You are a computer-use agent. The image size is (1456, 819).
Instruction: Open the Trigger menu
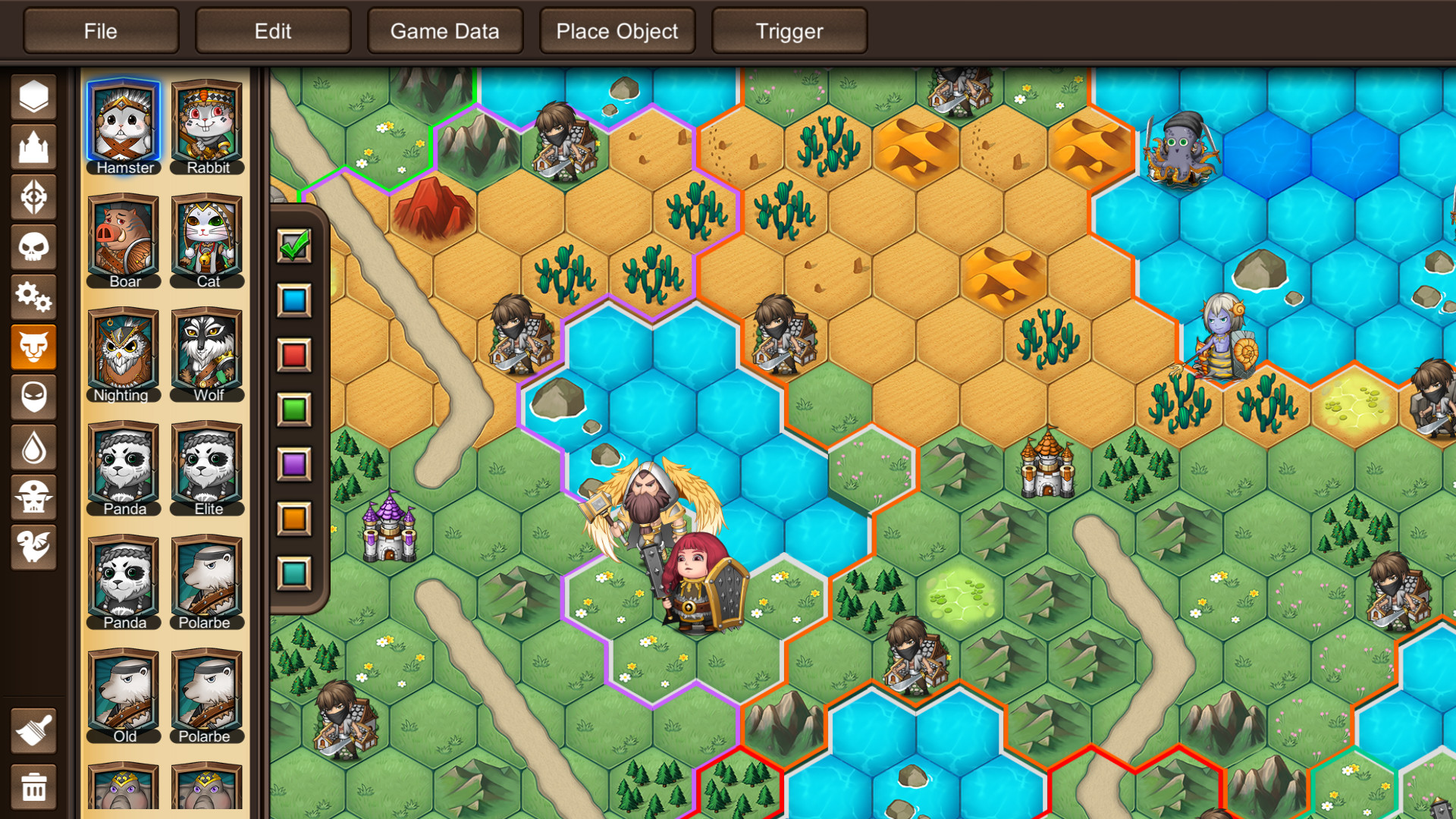point(789,31)
